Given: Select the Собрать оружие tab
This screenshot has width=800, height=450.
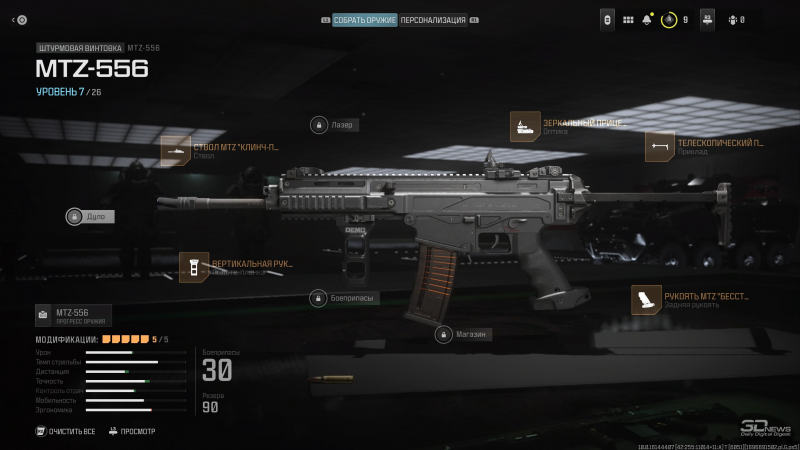Looking at the screenshot, I should (x=364, y=20).
